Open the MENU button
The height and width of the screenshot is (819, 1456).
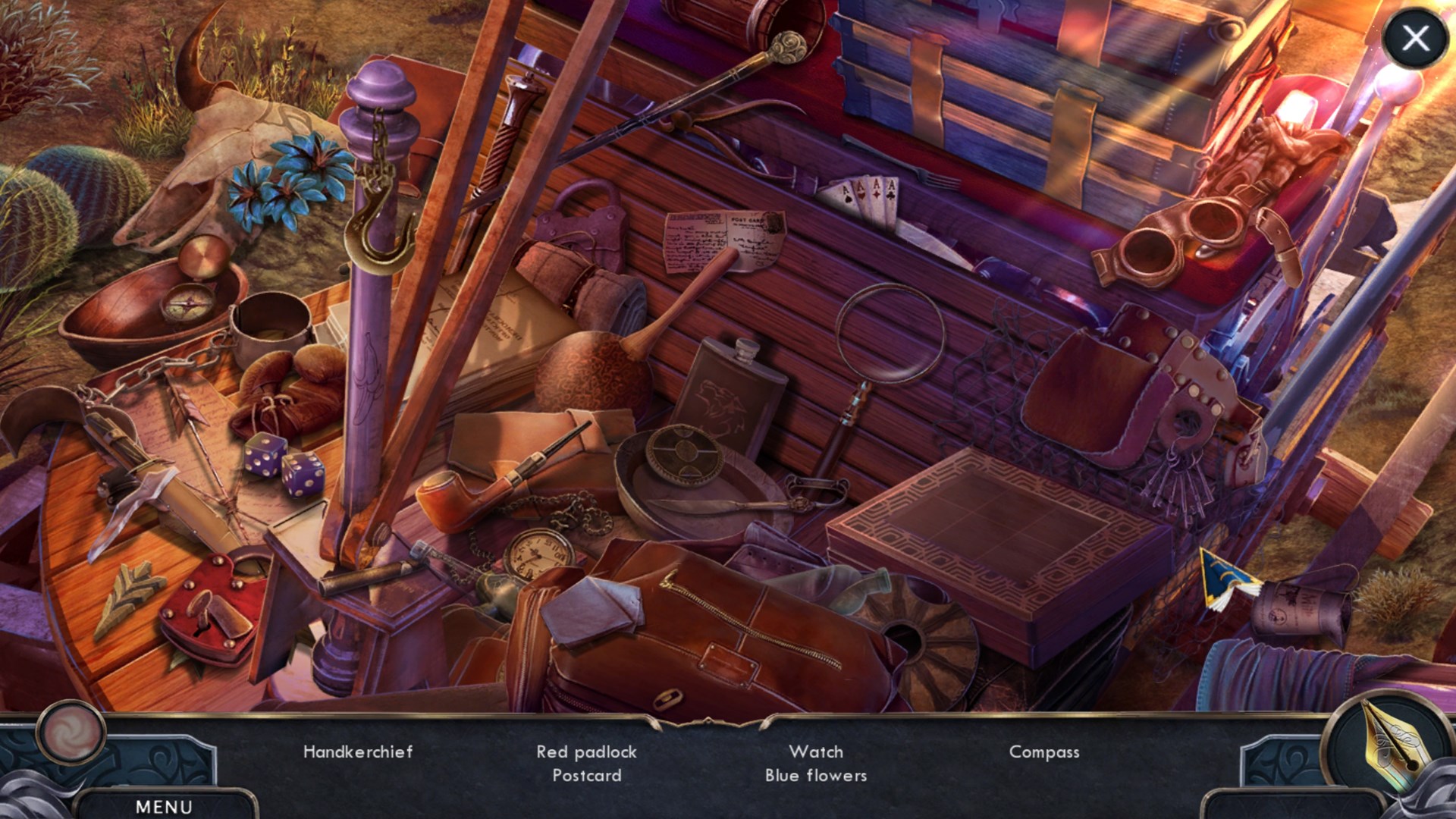click(164, 806)
